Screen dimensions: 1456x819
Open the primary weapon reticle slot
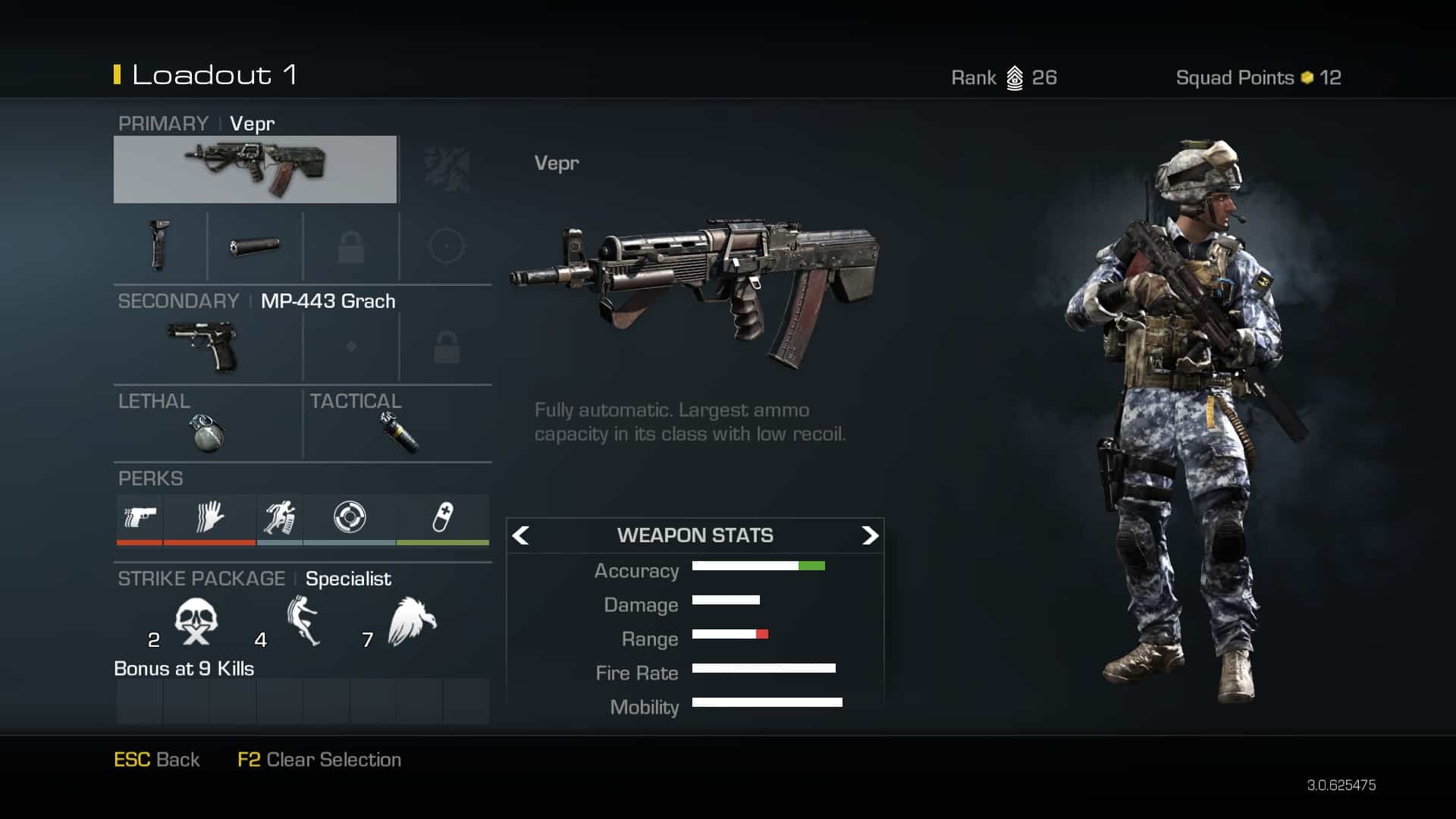pos(446,246)
